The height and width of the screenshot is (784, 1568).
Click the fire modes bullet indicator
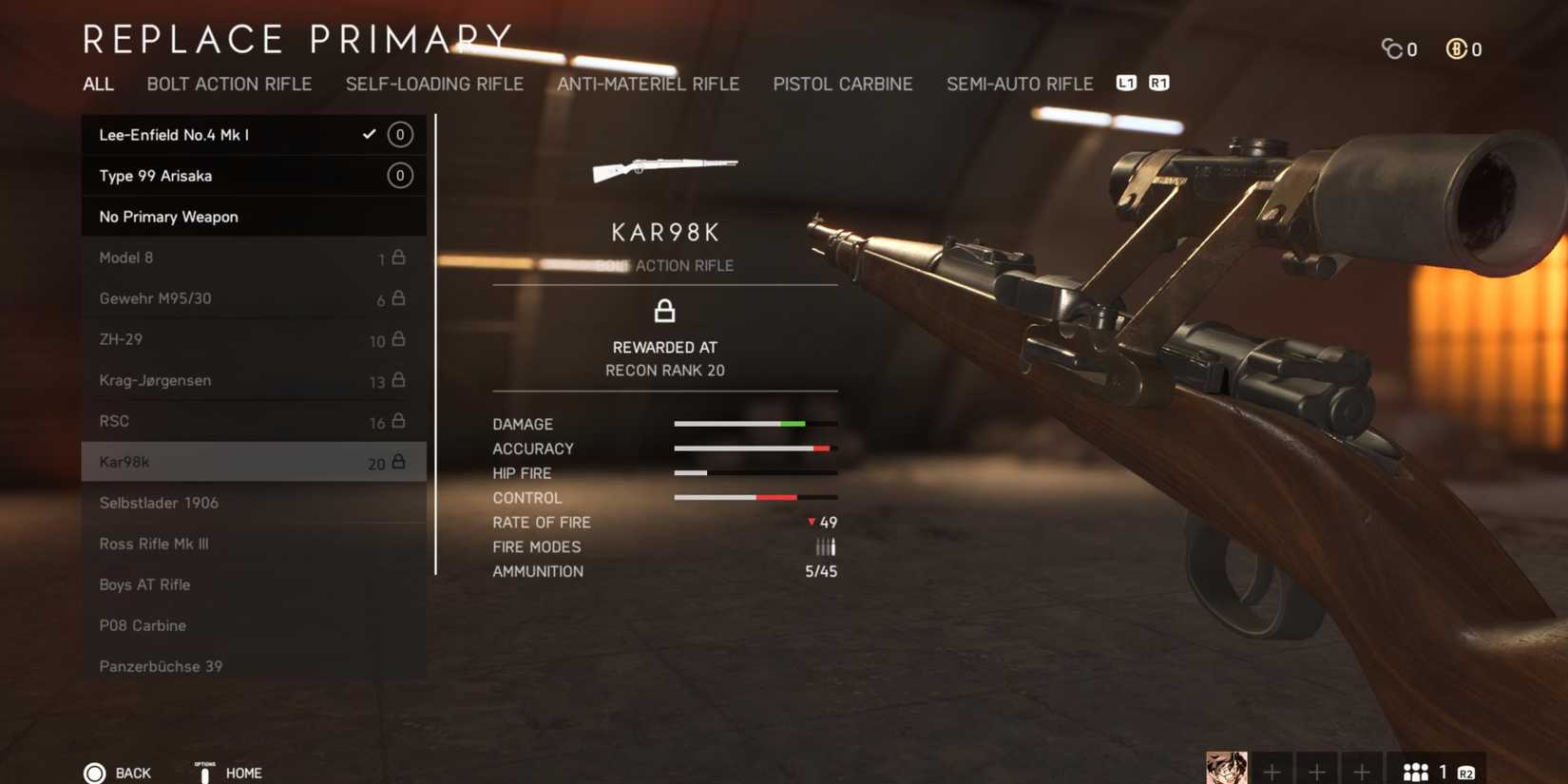coord(825,546)
